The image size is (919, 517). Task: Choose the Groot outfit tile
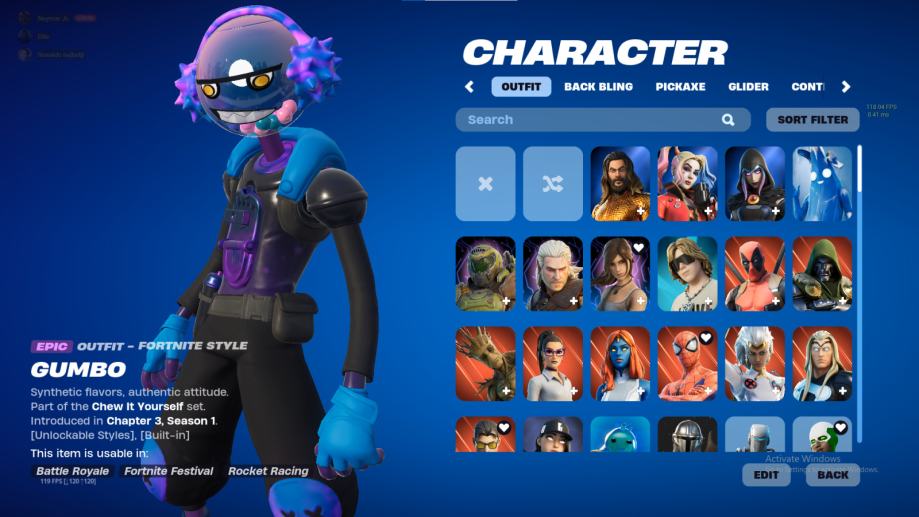pyautogui.click(x=485, y=363)
